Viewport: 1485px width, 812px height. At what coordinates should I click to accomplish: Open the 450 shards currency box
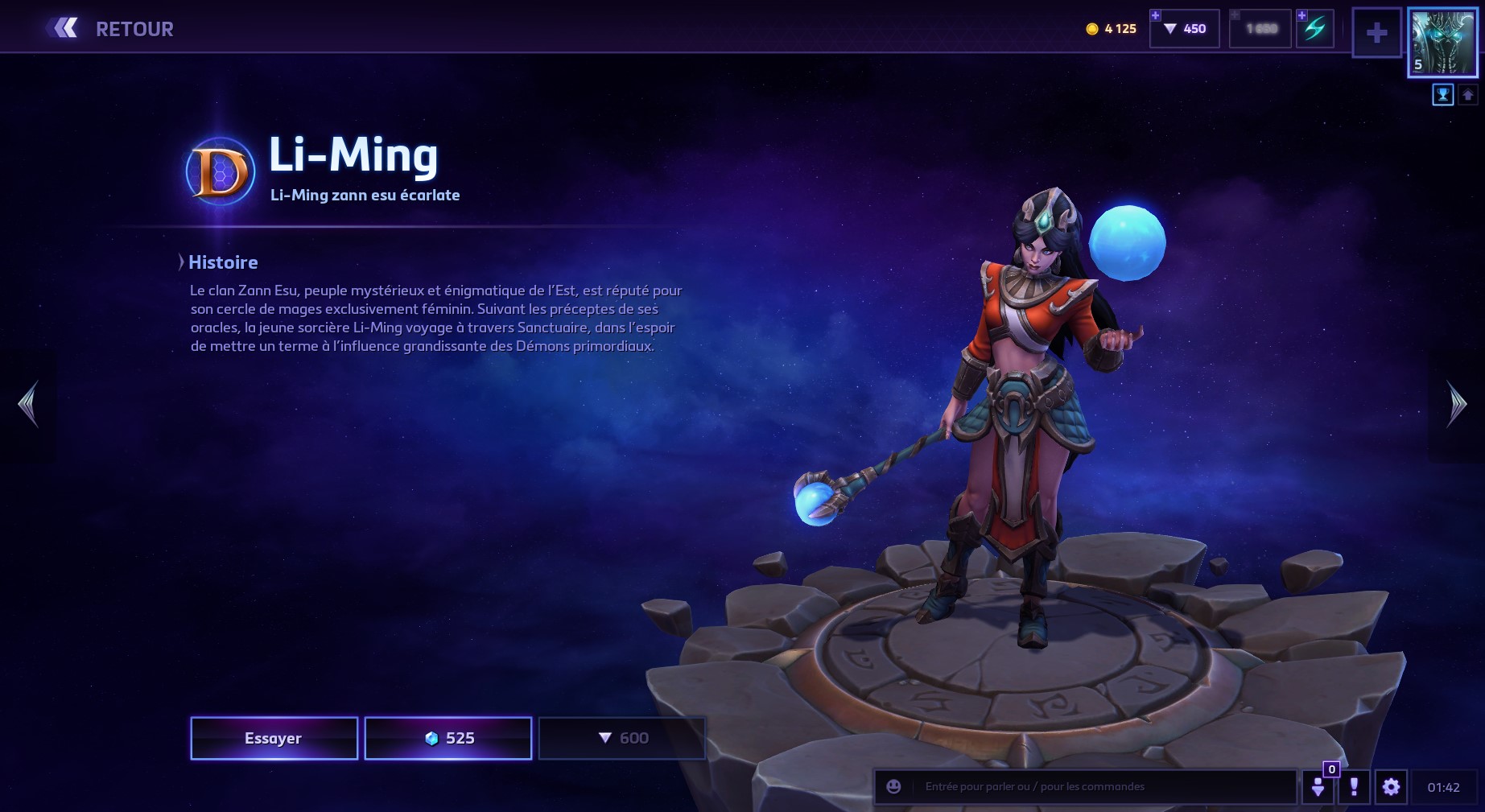pyautogui.click(x=1185, y=29)
